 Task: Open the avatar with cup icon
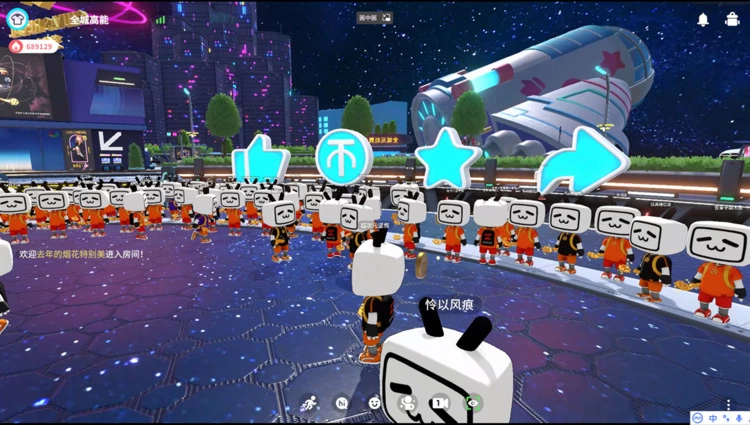[x=407, y=403]
